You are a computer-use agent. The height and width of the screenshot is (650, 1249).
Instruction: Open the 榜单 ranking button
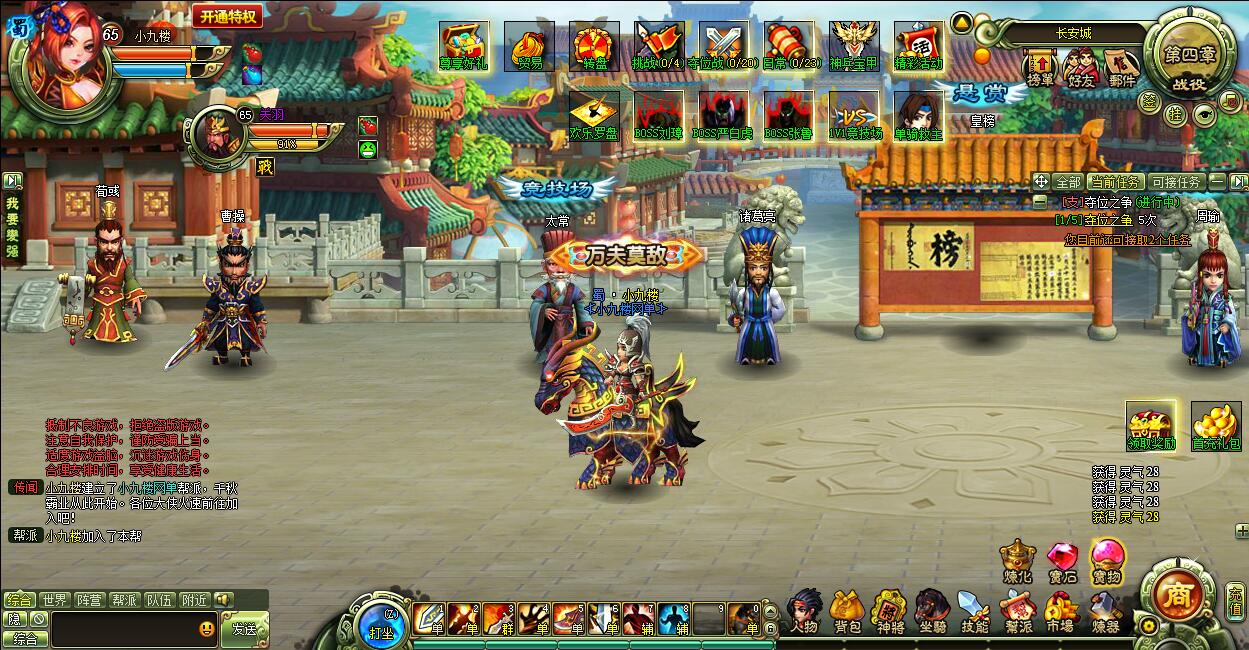tap(1040, 68)
